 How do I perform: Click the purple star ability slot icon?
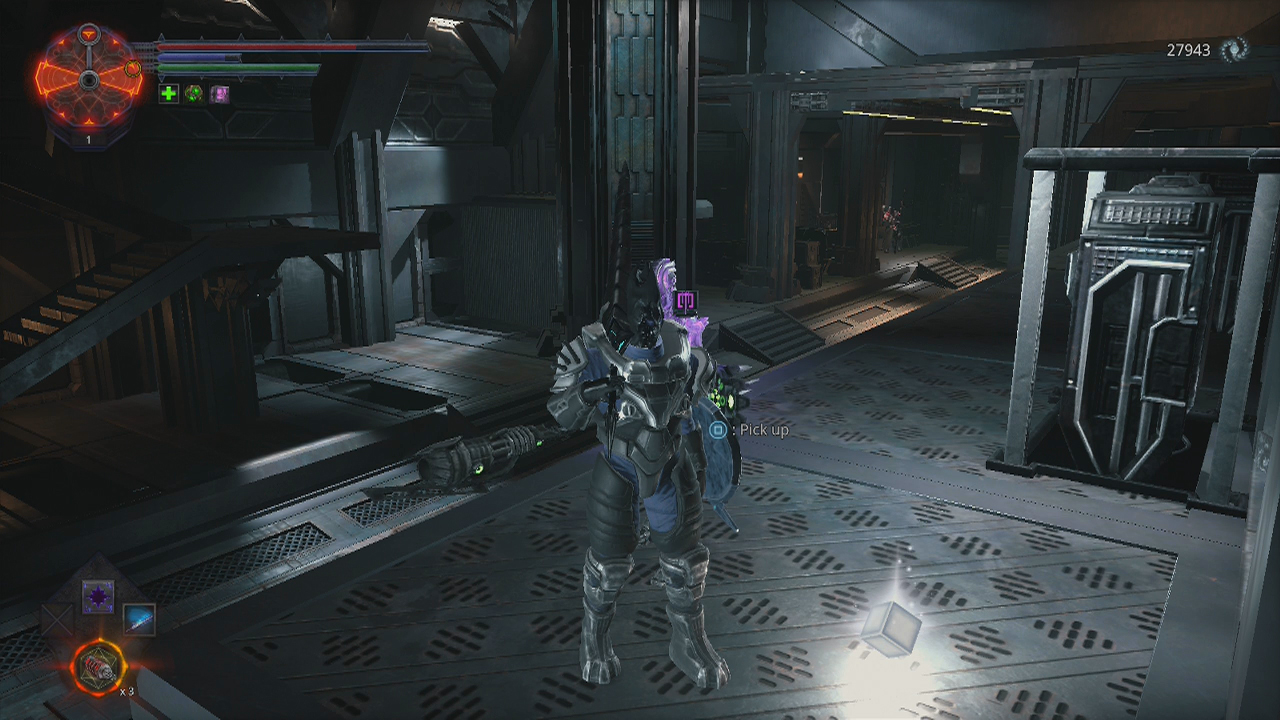point(98,597)
